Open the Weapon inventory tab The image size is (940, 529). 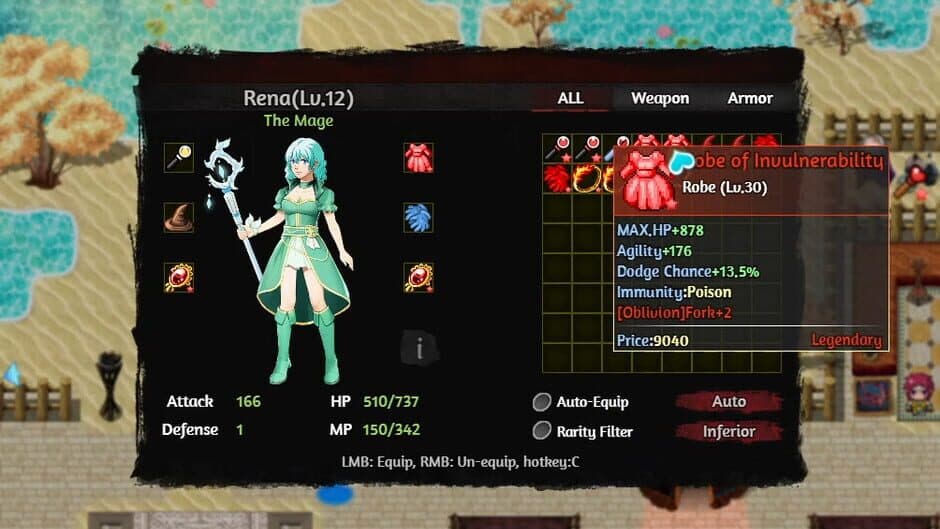[660, 98]
